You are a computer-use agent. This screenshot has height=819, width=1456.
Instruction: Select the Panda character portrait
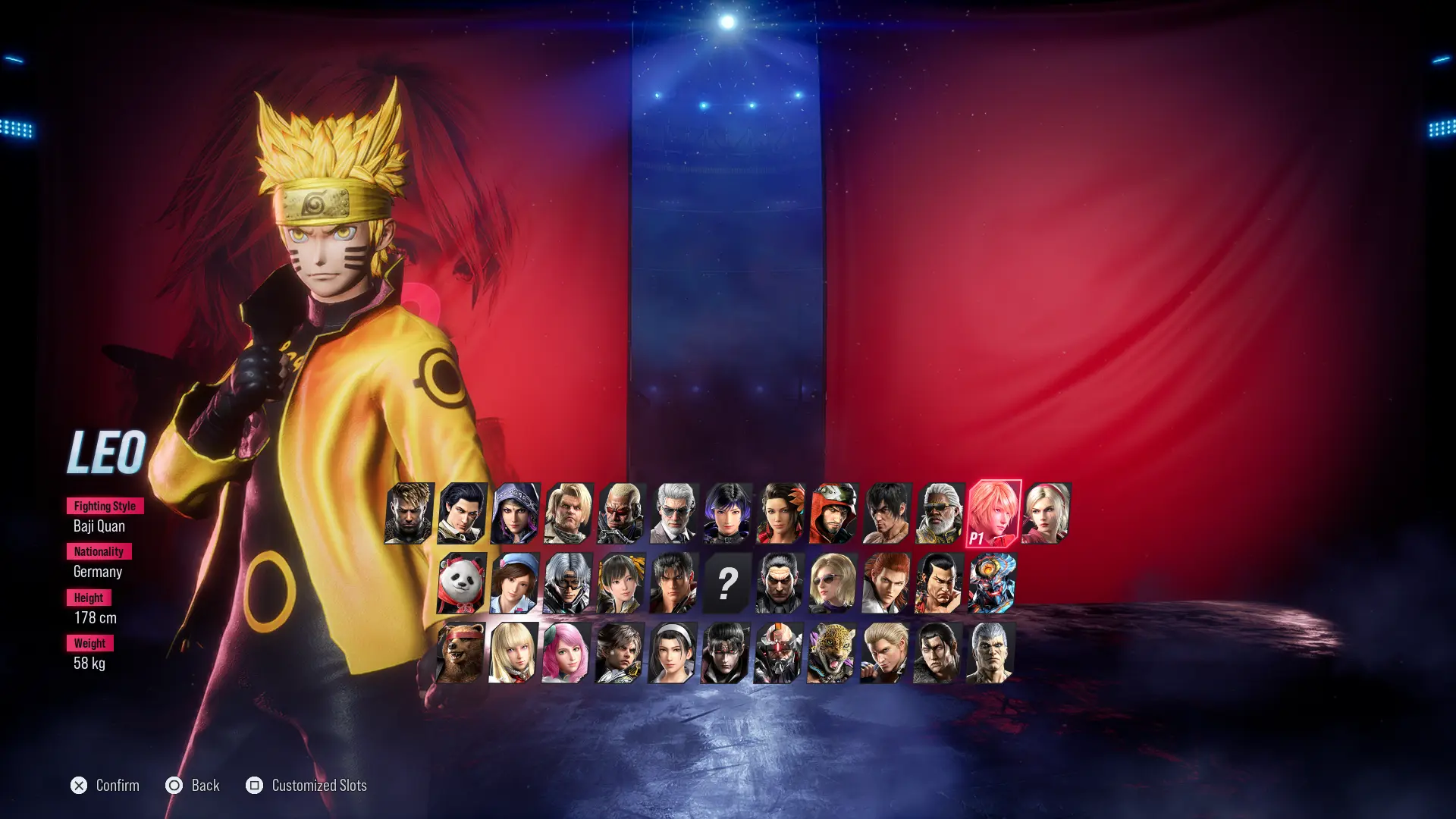(x=460, y=584)
